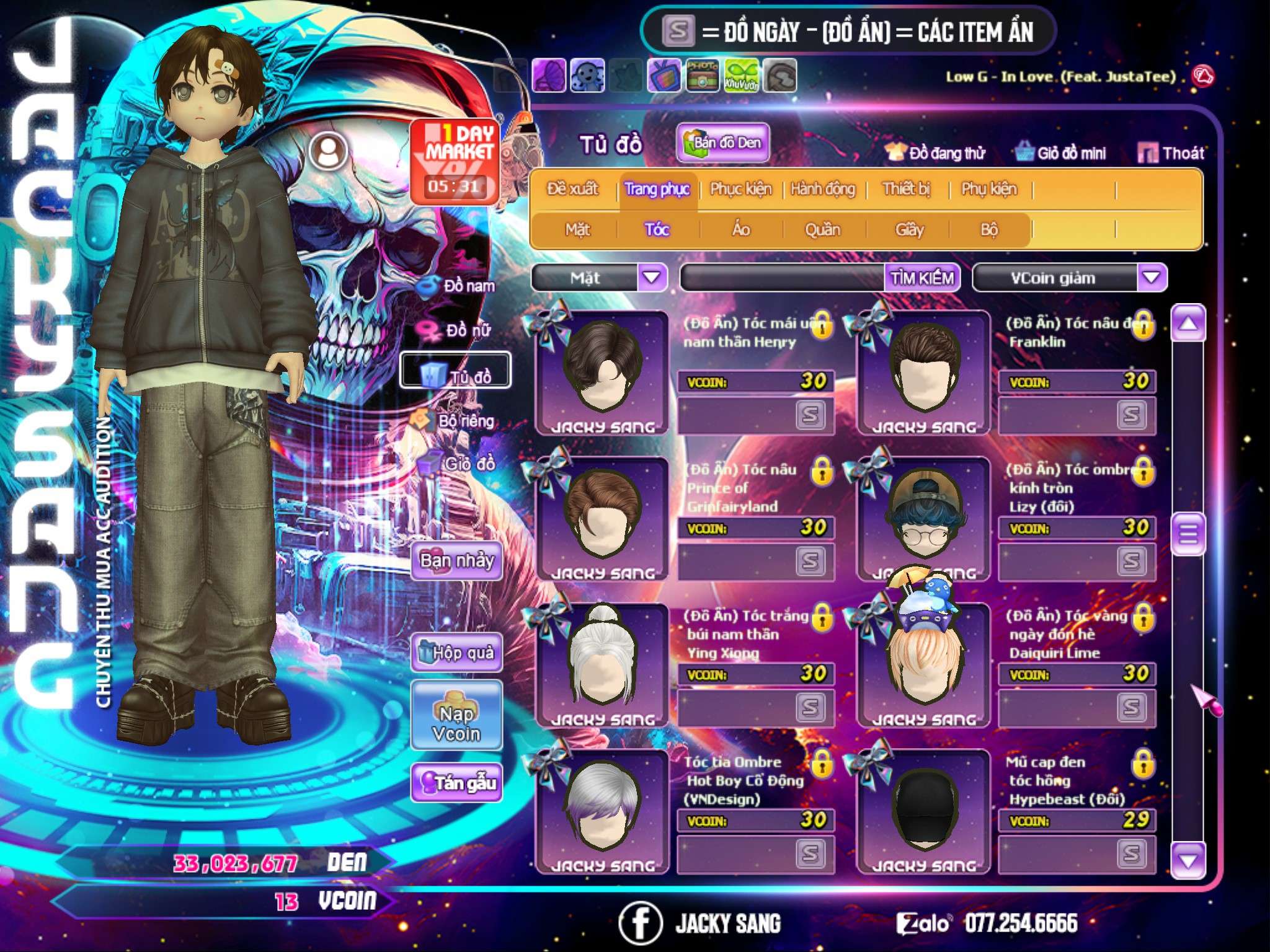The image size is (1270, 952).
Task: Click the TÌM KIẾM search button
Action: coord(922,278)
